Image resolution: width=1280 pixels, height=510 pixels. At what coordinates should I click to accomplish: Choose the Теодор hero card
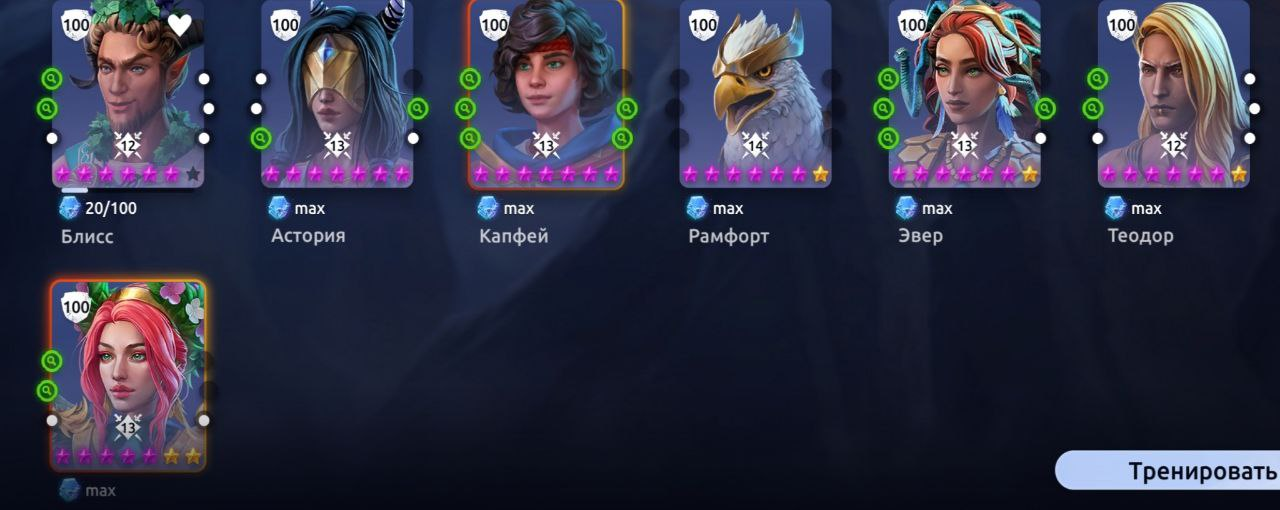click(x=1173, y=95)
